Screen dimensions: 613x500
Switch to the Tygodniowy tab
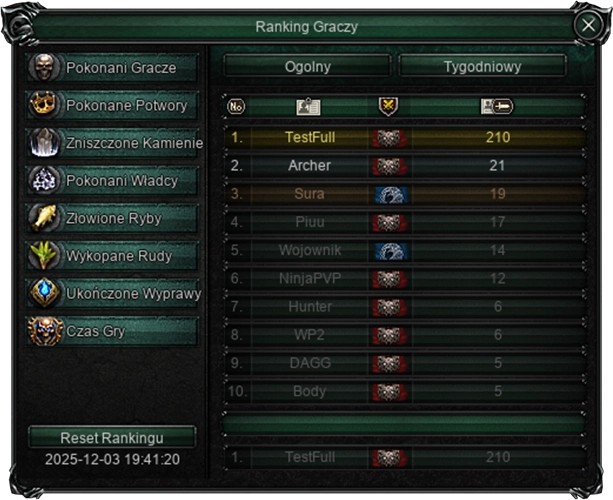tap(482, 67)
